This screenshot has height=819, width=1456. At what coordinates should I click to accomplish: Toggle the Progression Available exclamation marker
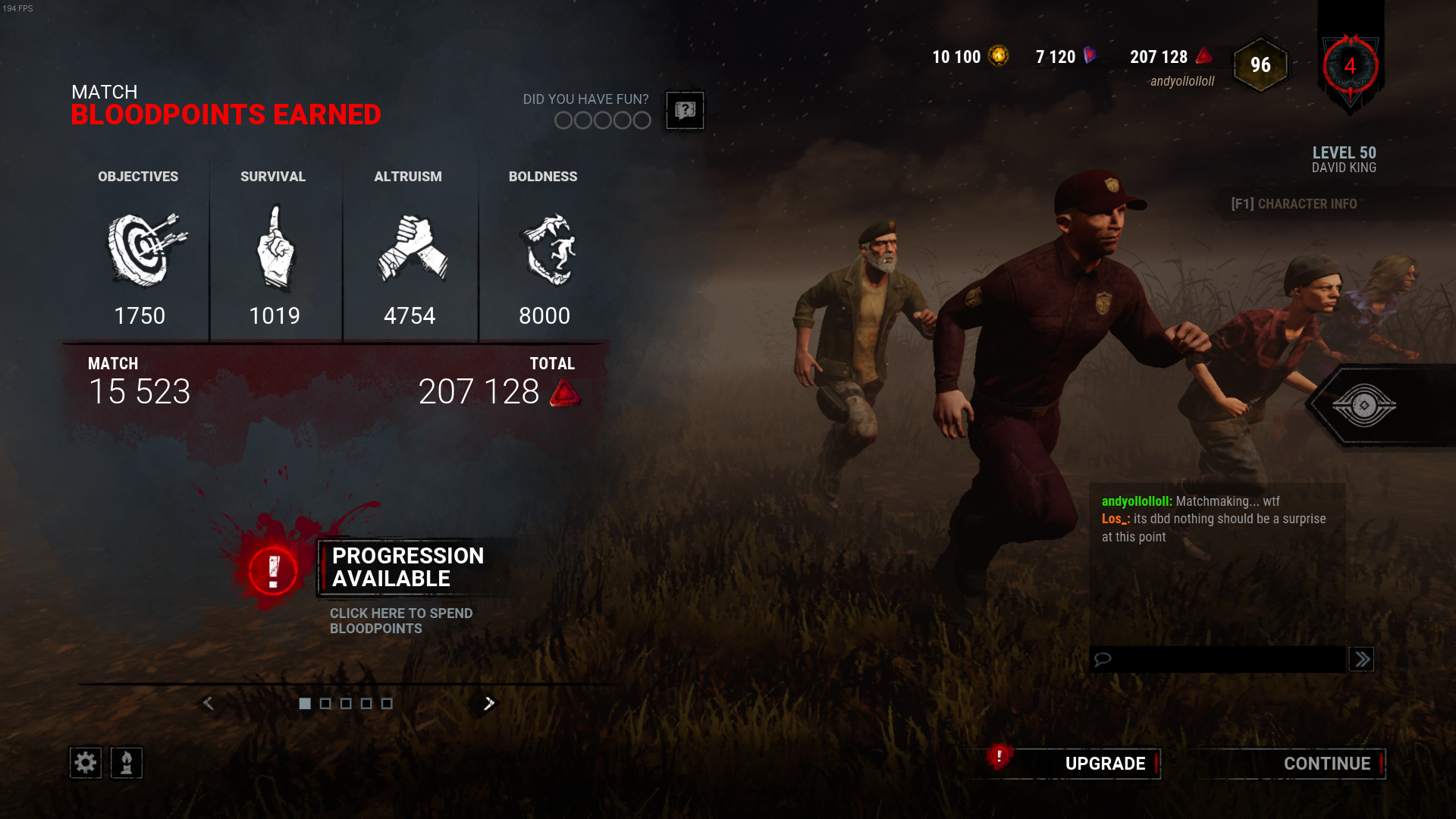tap(272, 571)
